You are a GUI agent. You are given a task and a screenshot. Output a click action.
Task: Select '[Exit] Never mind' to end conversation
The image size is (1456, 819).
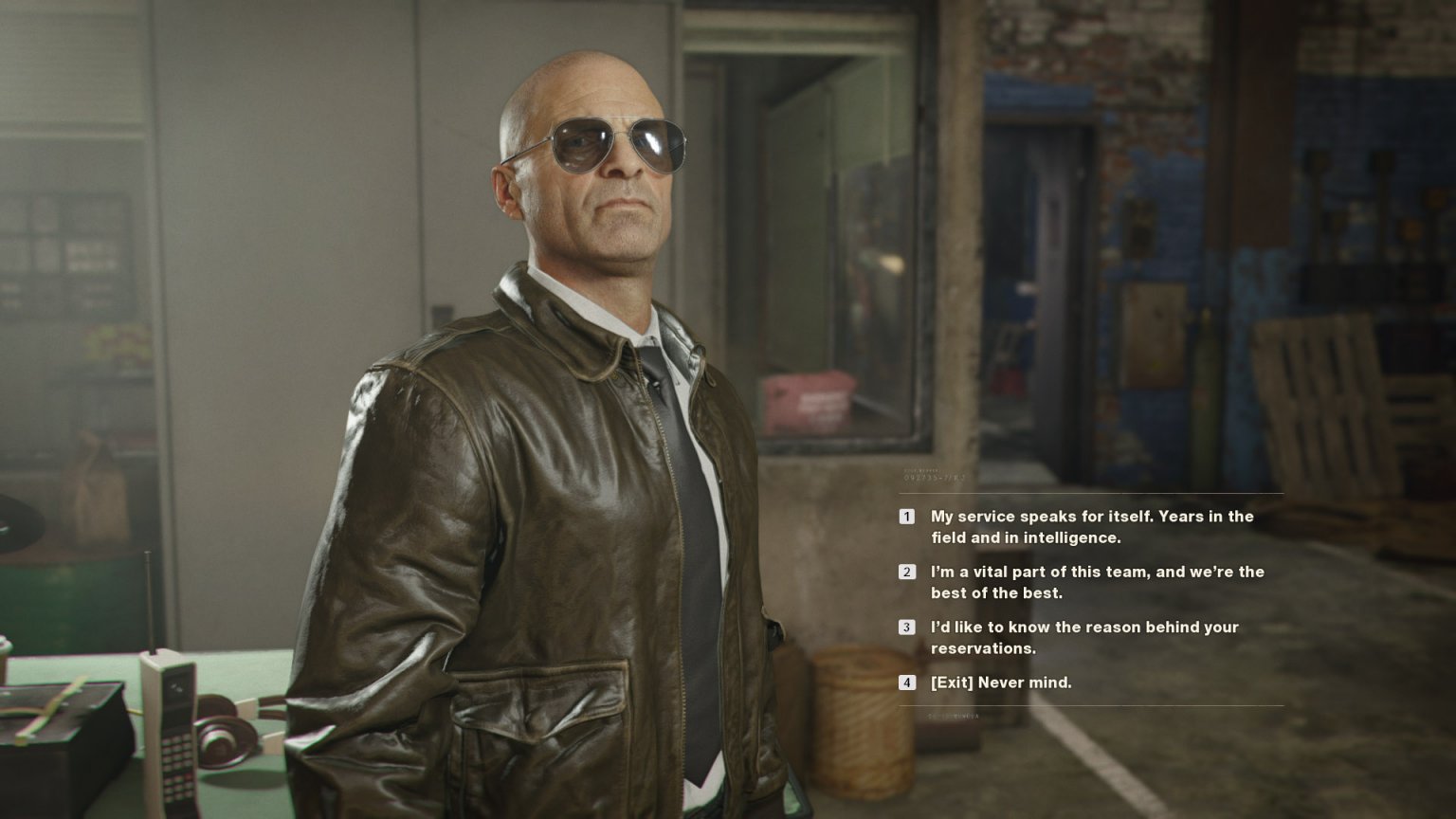pyautogui.click(x=1002, y=682)
